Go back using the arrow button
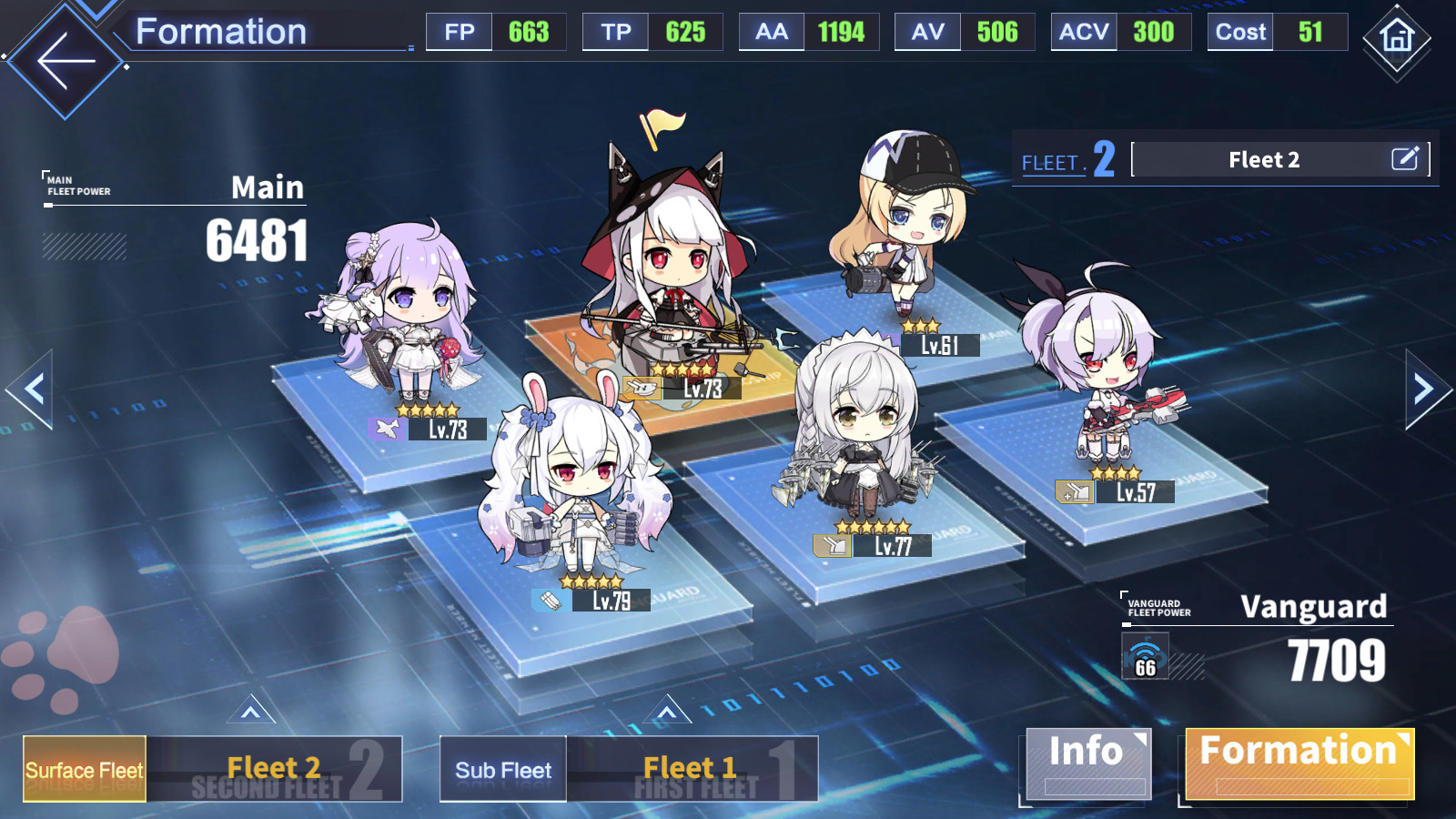The image size is (1456, 819). pos(66,61)
